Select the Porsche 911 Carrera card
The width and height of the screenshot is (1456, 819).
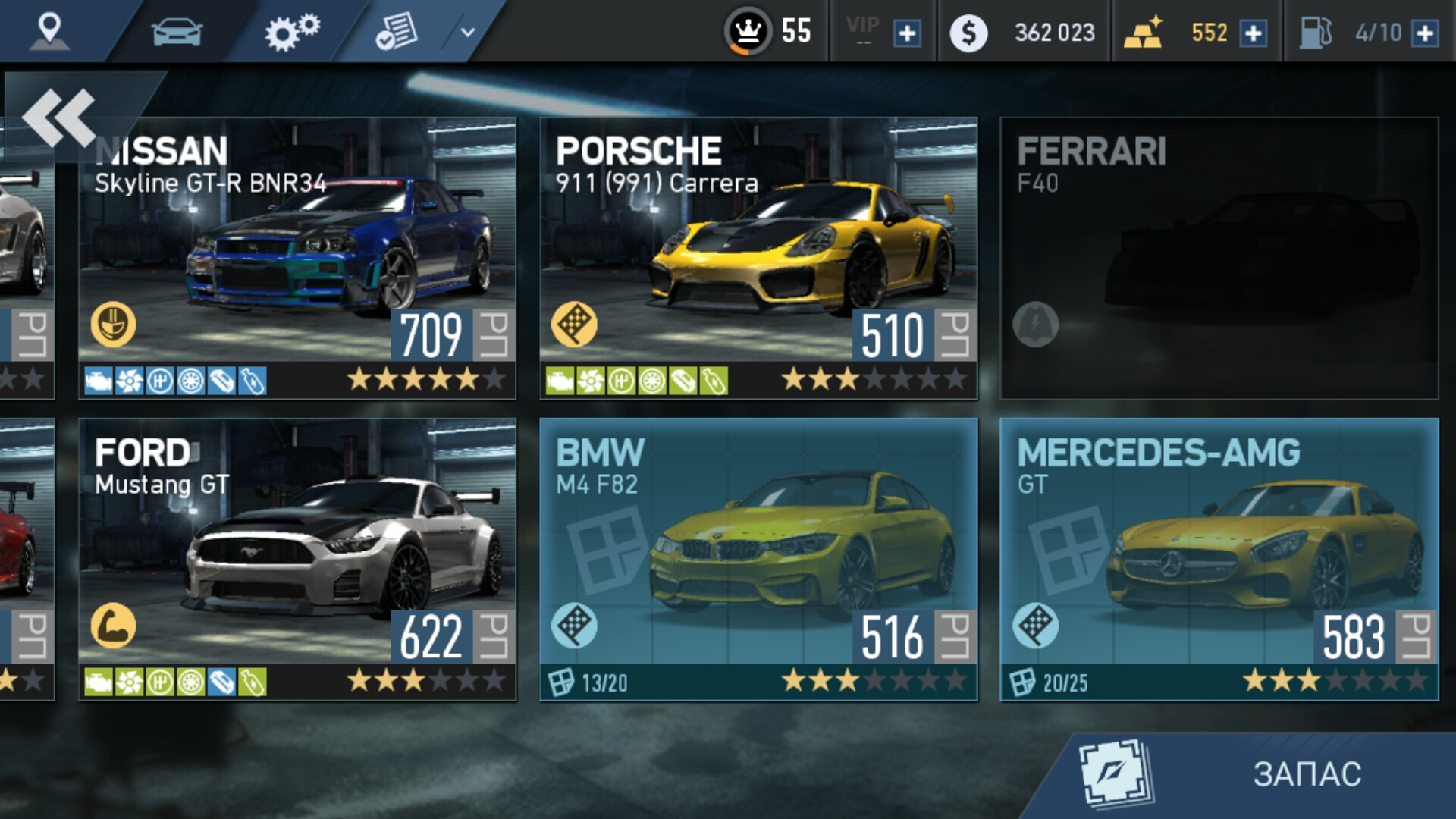(758, 258)
